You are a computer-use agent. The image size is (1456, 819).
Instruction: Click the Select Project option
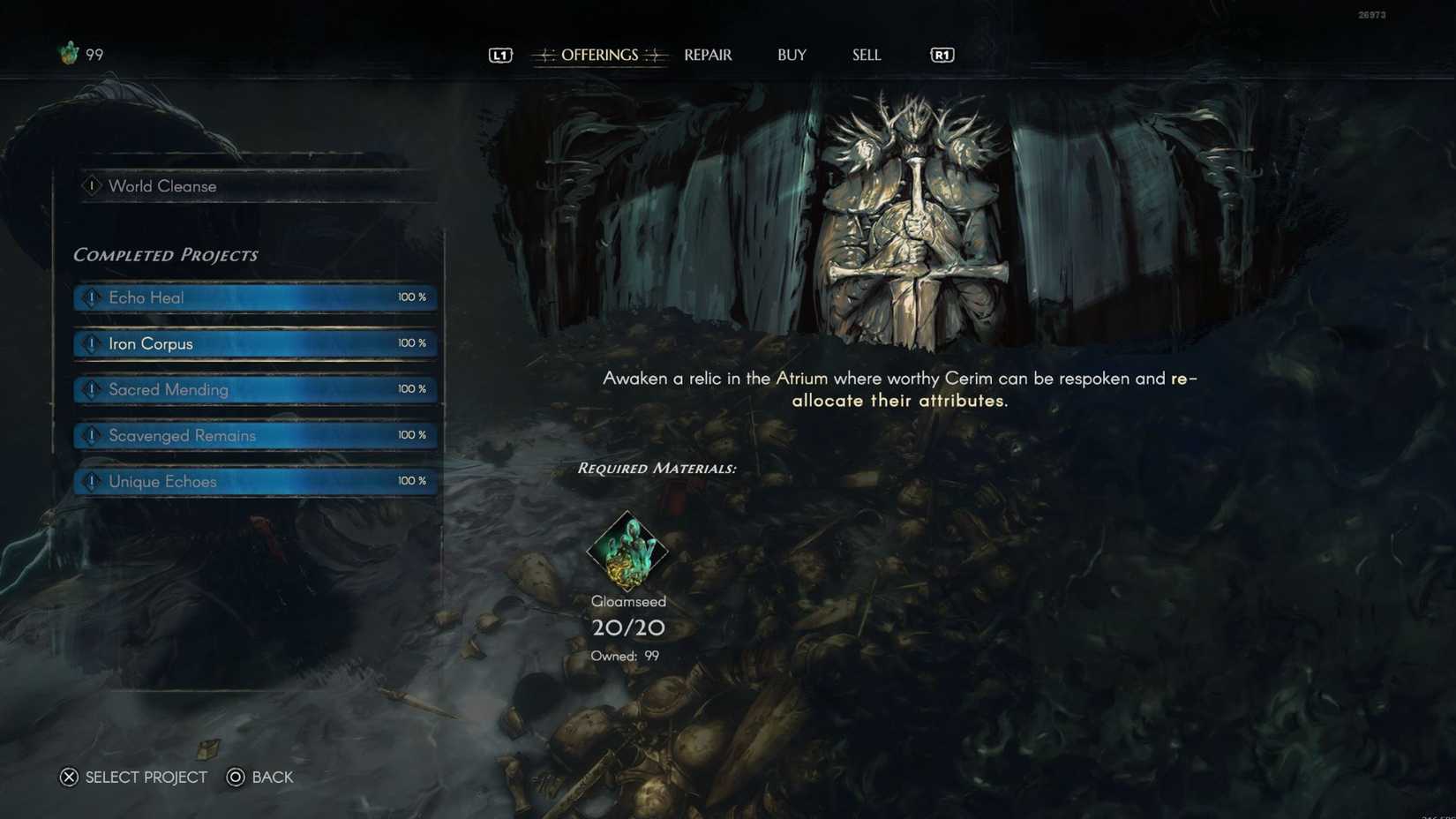pos(134,777)
